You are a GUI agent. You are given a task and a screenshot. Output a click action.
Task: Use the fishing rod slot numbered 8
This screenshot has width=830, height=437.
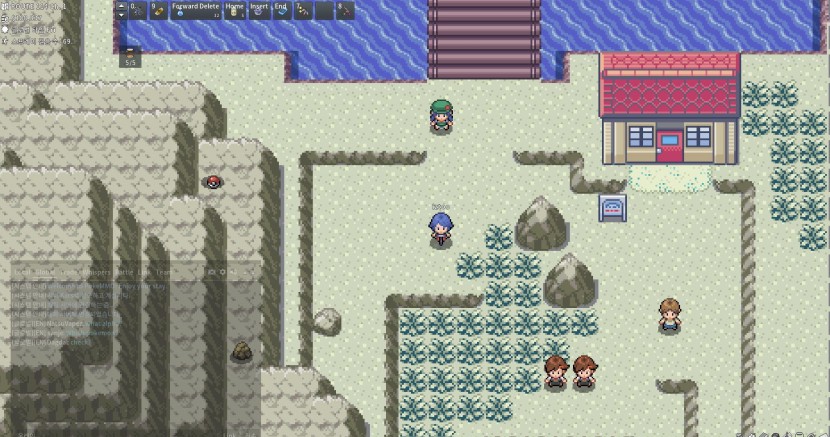pyautogui.click(x=345, y=10)
